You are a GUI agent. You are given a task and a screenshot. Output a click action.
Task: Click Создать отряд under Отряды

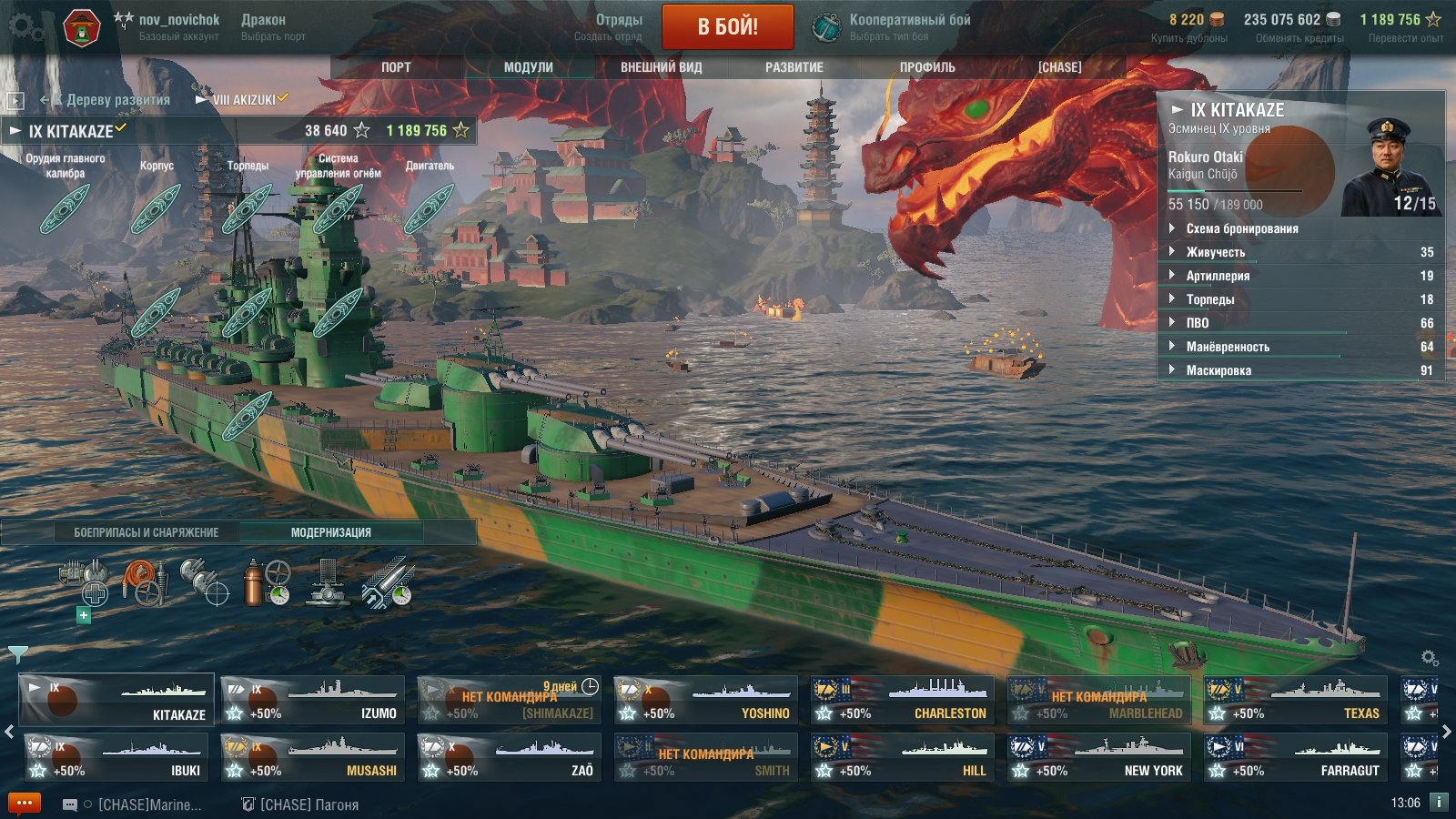pyautogui.click(x=608, y=36)
